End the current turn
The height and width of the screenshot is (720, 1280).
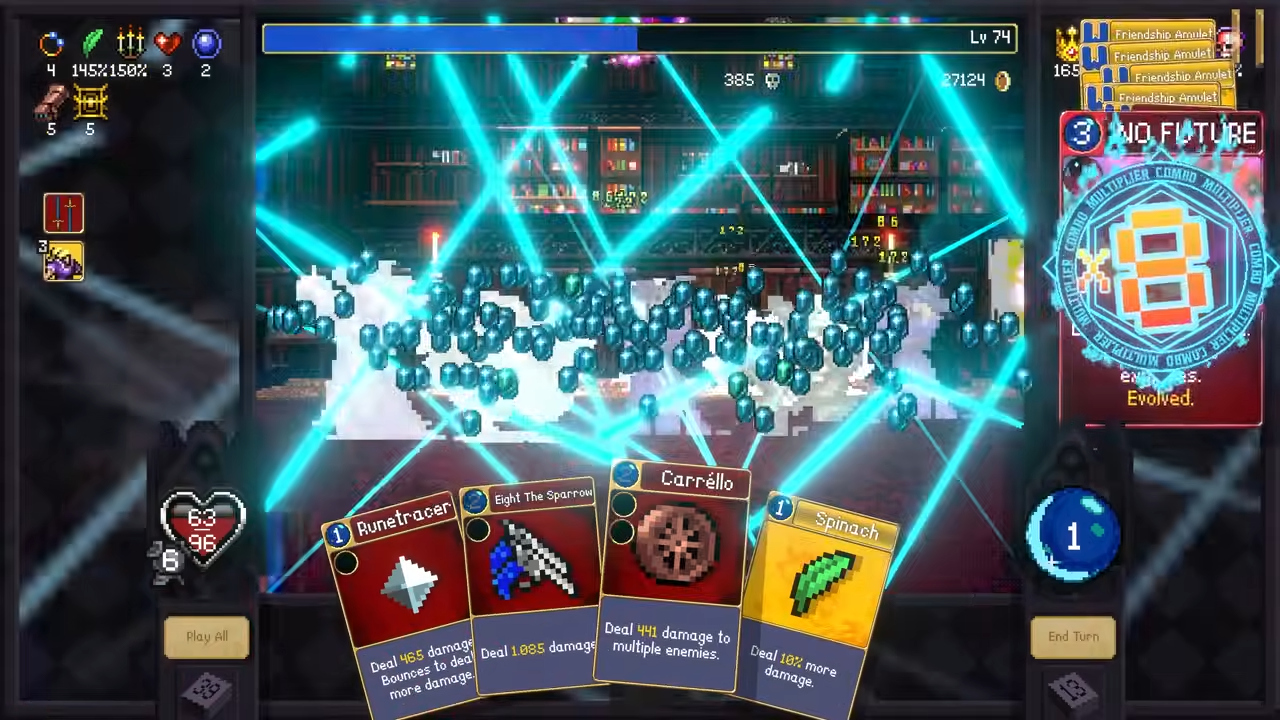click(x=1073, y=637)
